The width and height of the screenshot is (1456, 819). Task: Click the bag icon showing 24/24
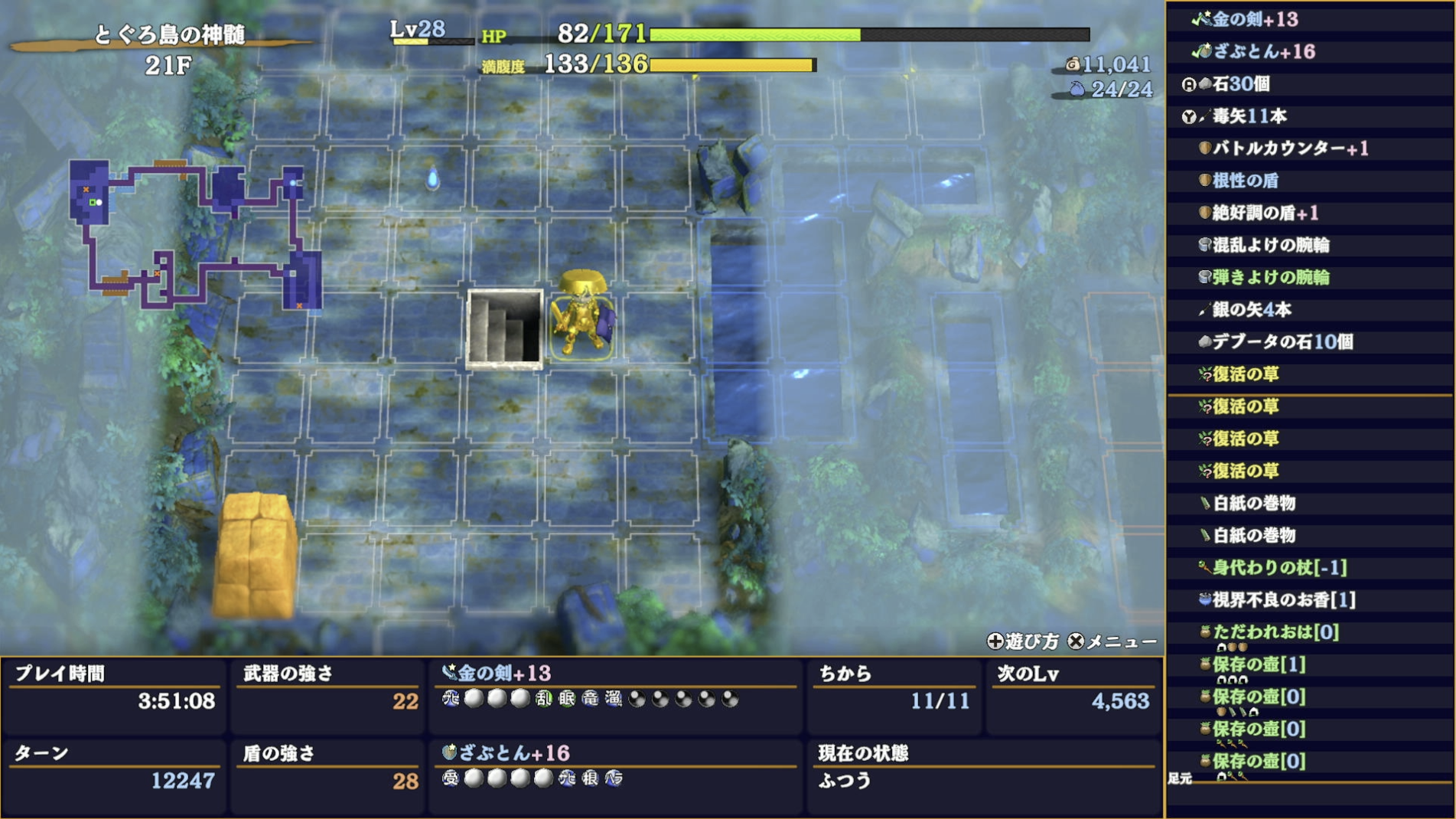tap(1077, 90)
